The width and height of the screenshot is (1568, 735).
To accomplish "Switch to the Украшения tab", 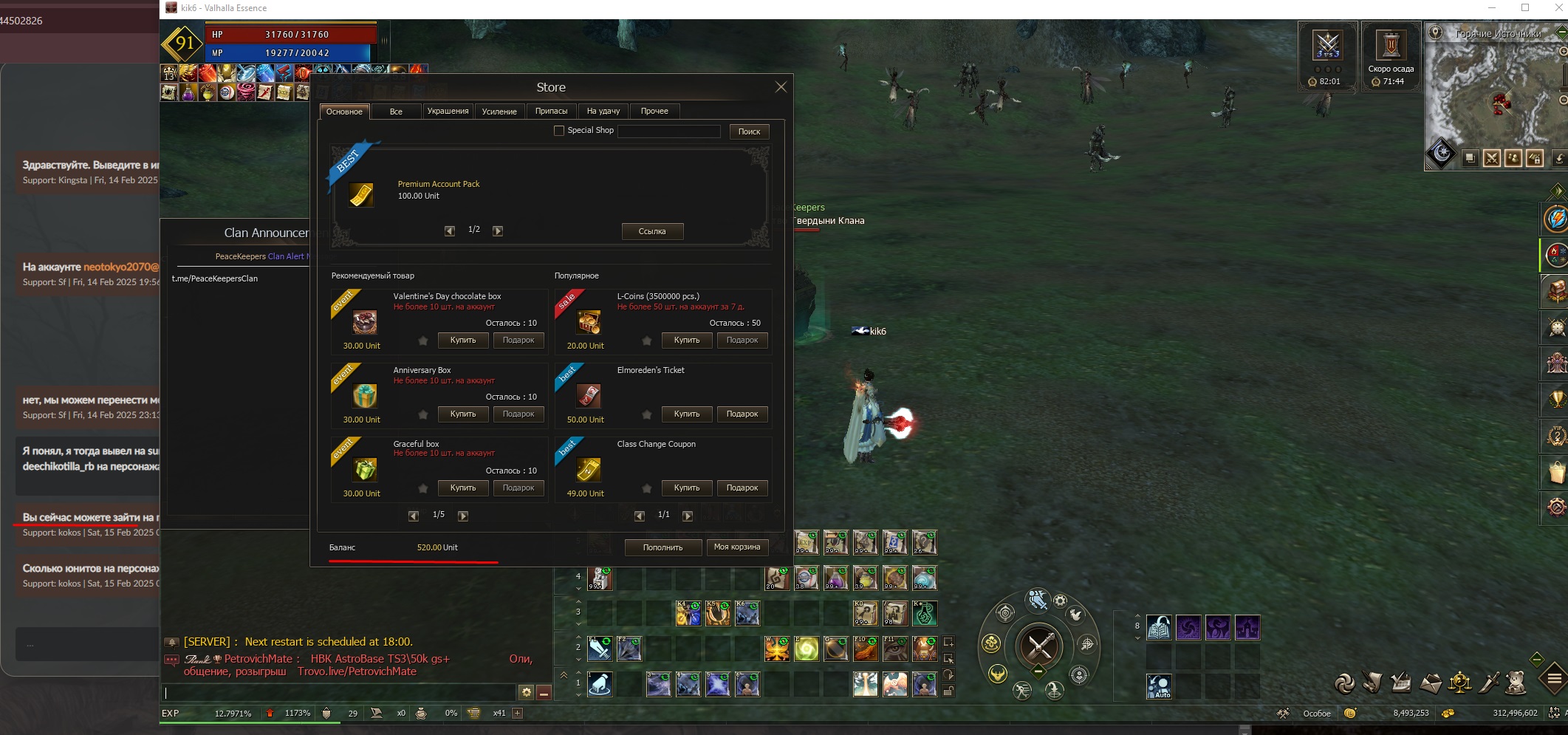I will [448, 112].
